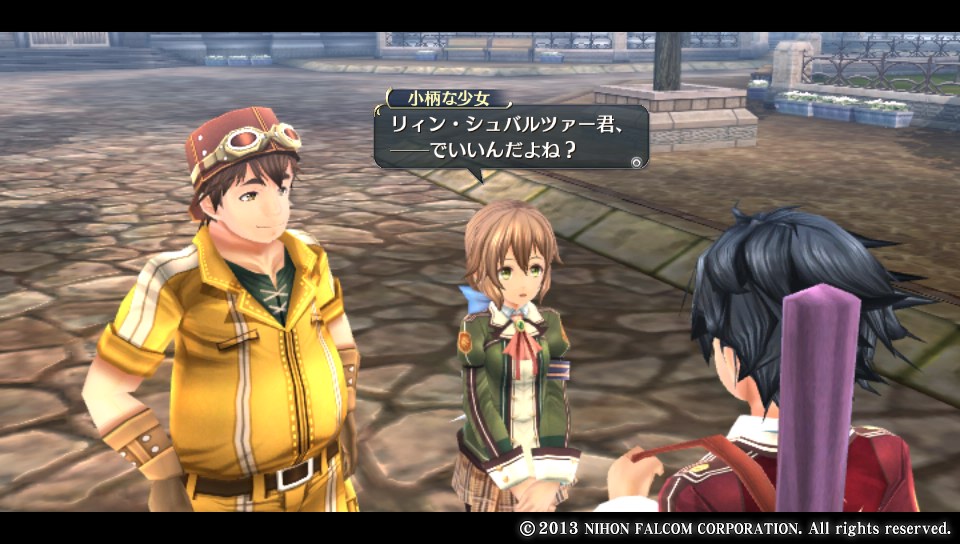Click the speech bubble to continue dialogue
Viewport: 960px width, 544px height.
tap(510, 137)
